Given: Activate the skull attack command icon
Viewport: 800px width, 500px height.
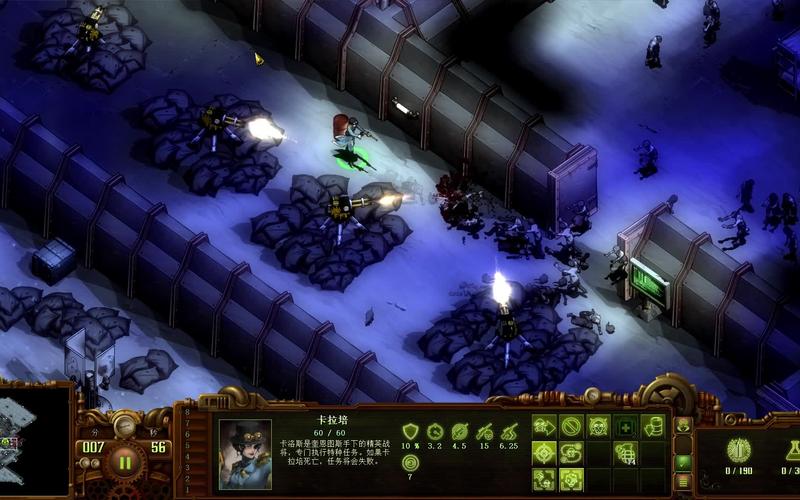Looking at the screenshot, I should click(598, 427).
